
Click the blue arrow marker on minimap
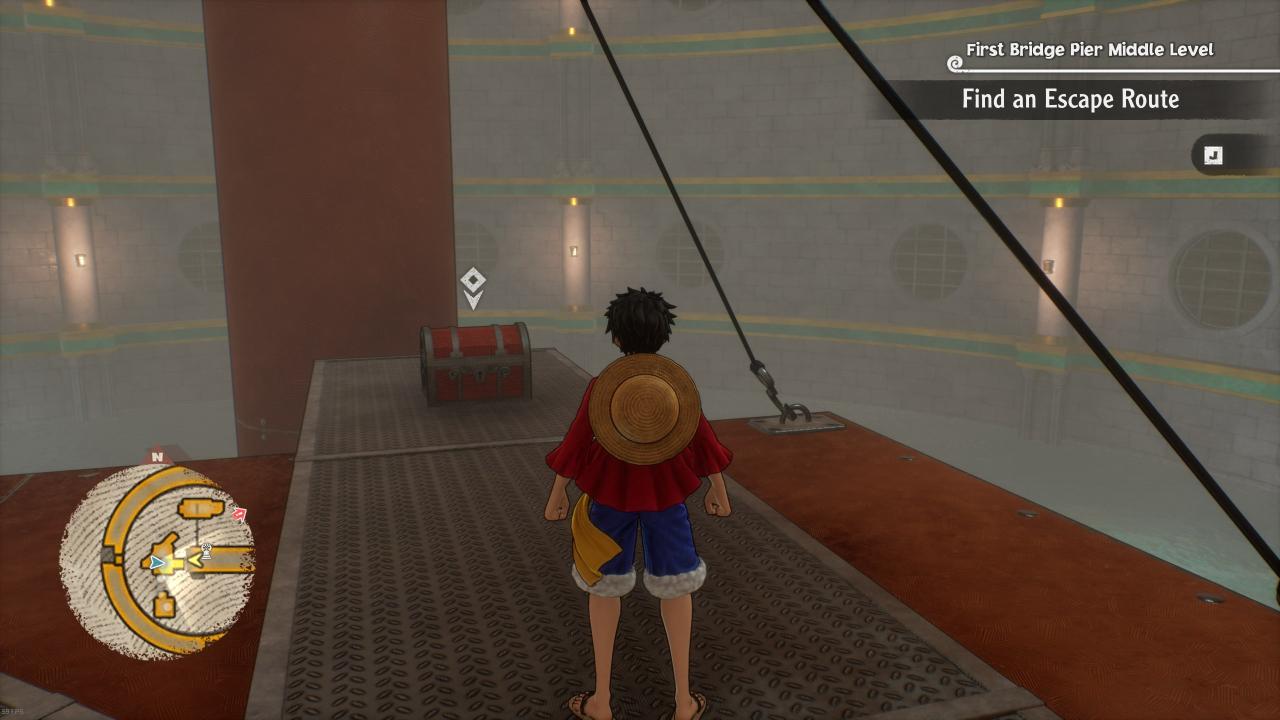[x=156, y=563]
